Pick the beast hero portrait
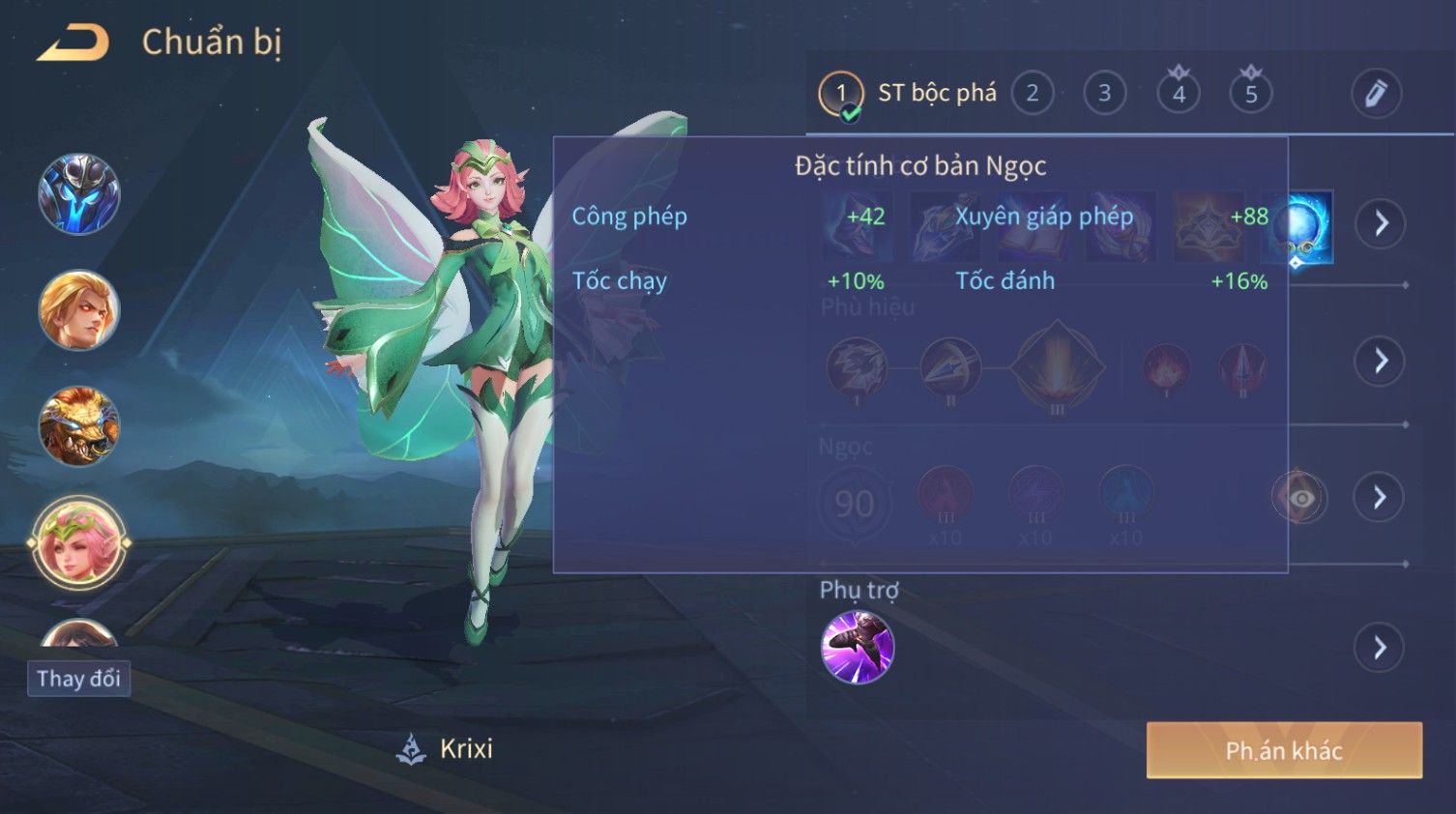1456x814 pixels. [x=78, y=426]
